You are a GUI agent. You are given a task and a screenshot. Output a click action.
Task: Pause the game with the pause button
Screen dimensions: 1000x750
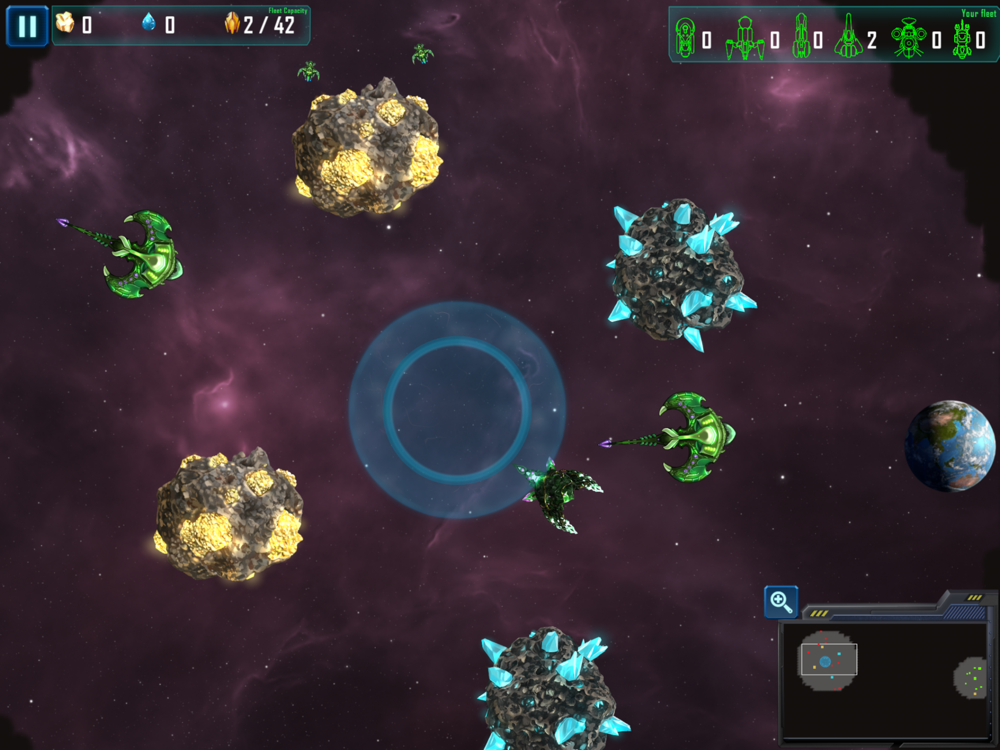(27, 26)
